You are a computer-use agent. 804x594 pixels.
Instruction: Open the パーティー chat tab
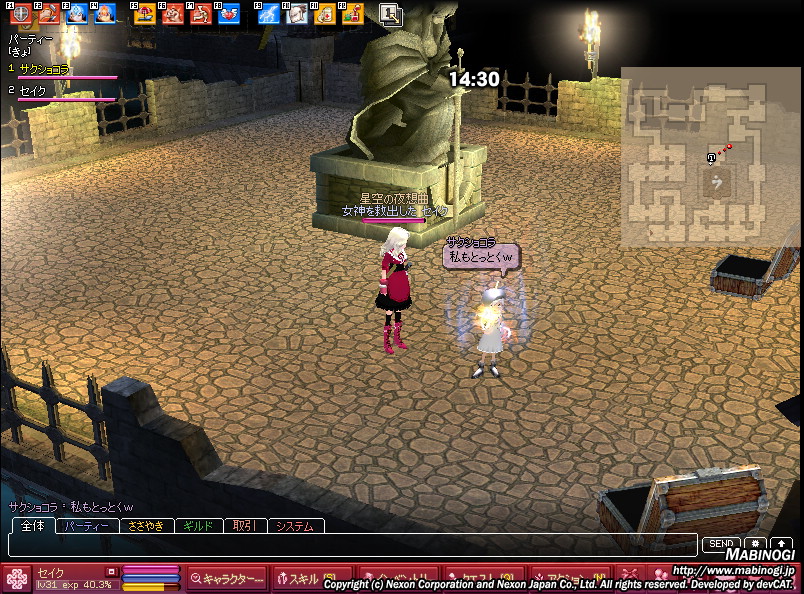tap(87, 526)
